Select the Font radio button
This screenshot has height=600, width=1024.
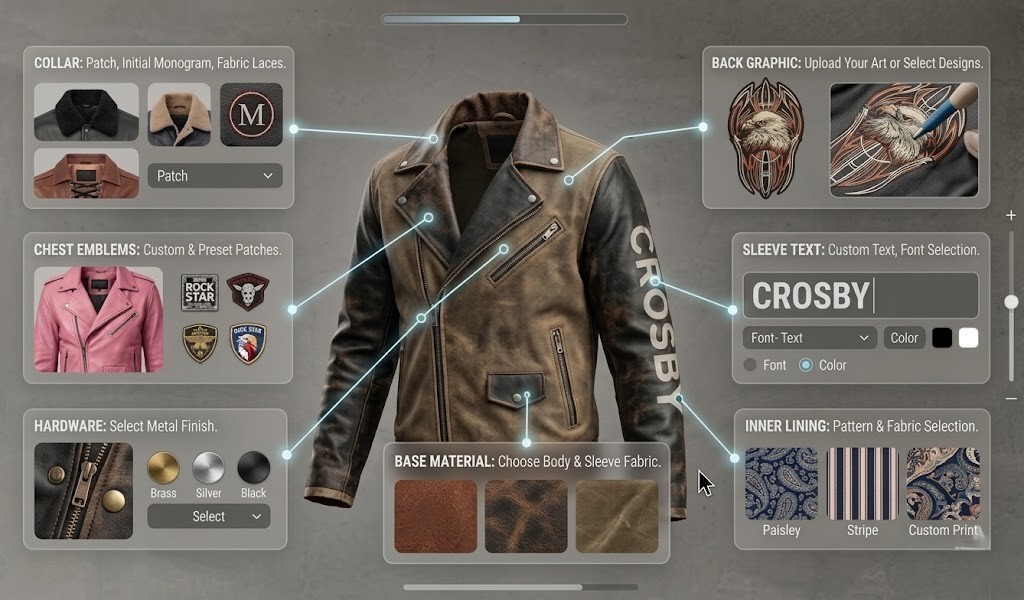[x=751, y=365]
